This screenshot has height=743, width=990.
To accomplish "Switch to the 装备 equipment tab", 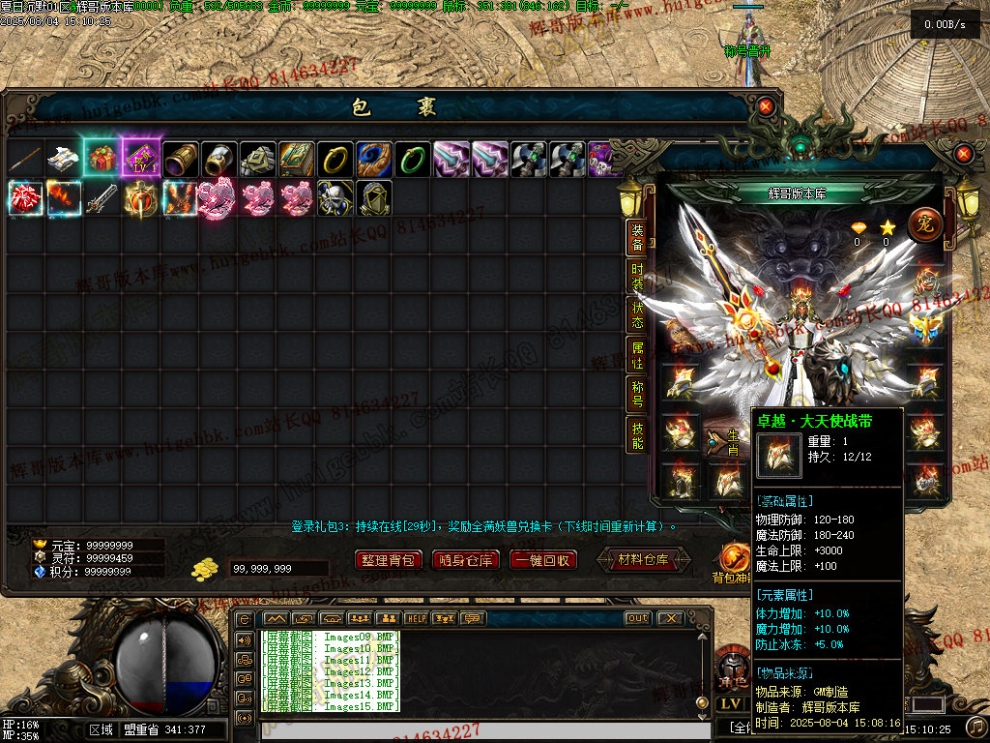I will 637,238.
